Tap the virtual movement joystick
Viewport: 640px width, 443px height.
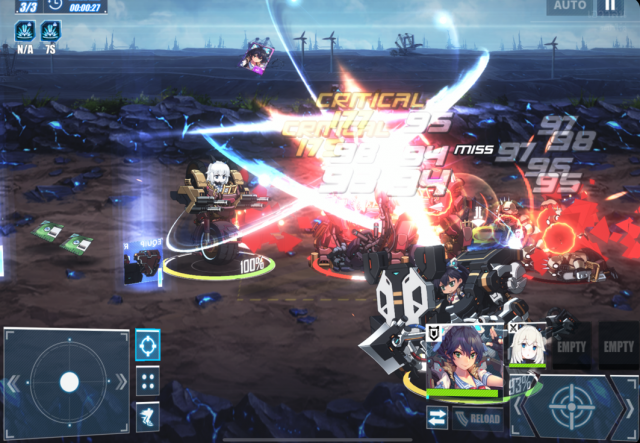(x=68, y=381)
